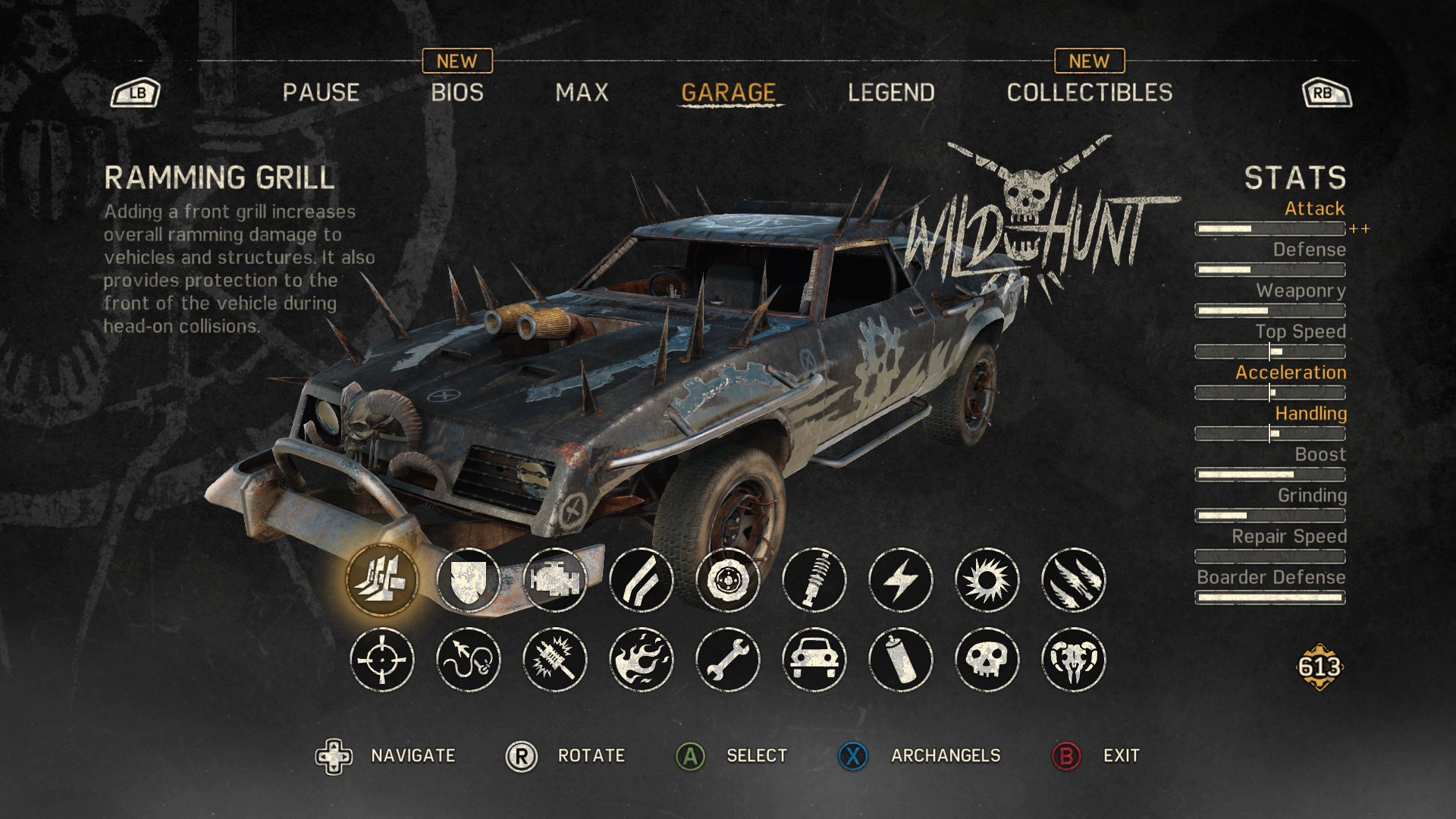The image size is (1456, 819).
Task: Choose the wrench repair upgrade icon
Action: coord(728,660)
